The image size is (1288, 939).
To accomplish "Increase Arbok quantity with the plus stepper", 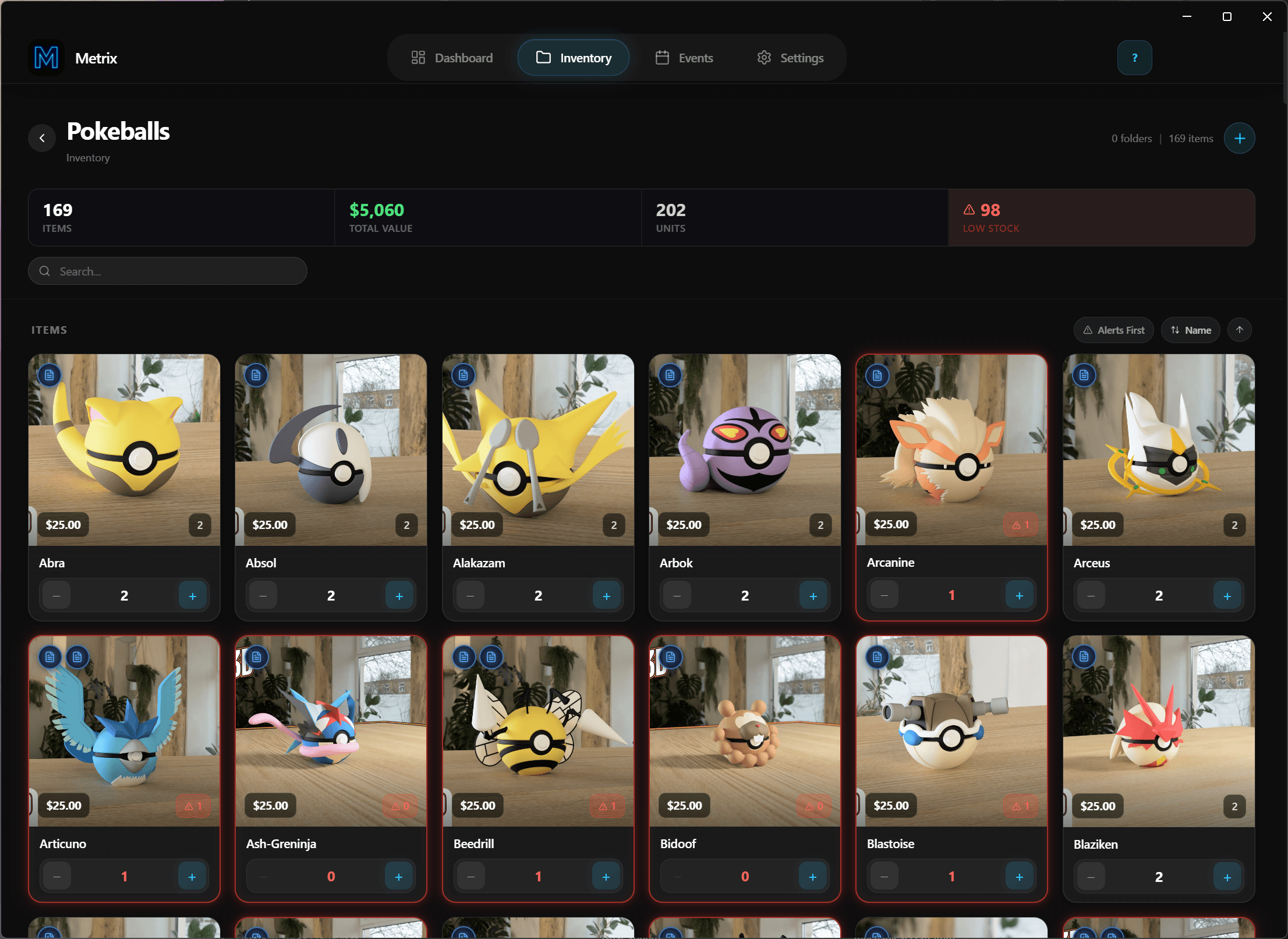I will 813,595.
